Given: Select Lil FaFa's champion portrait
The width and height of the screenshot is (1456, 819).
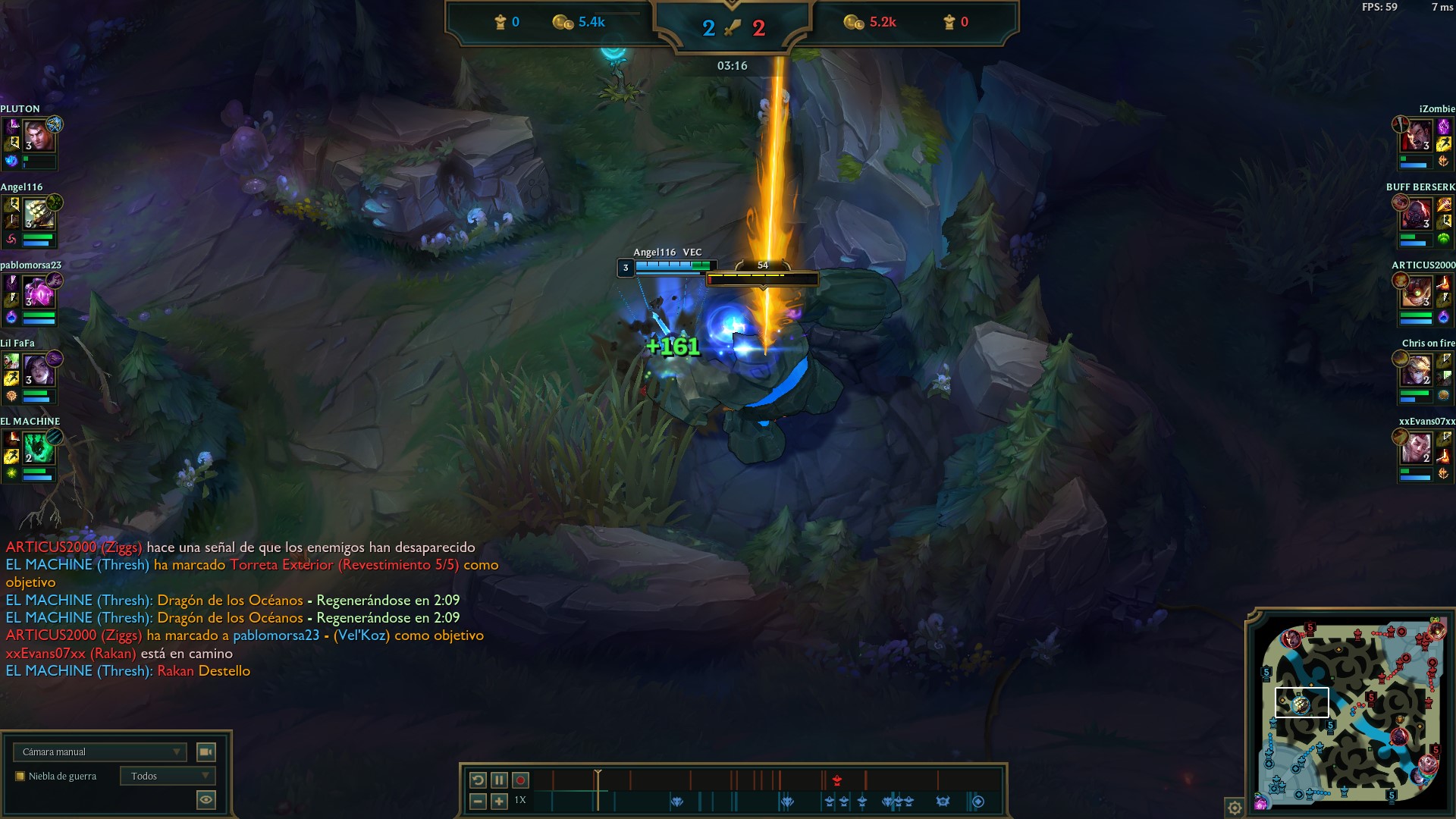Looking at the screenshot, I should 38,370.
